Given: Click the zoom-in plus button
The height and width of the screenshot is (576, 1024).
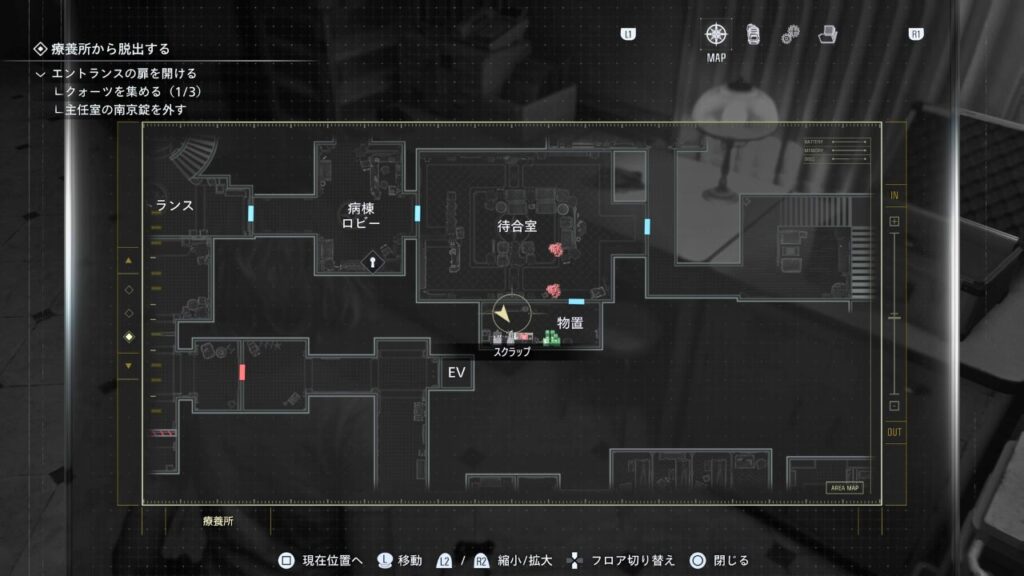Looking at the screenshot, I should click(894, 221).
